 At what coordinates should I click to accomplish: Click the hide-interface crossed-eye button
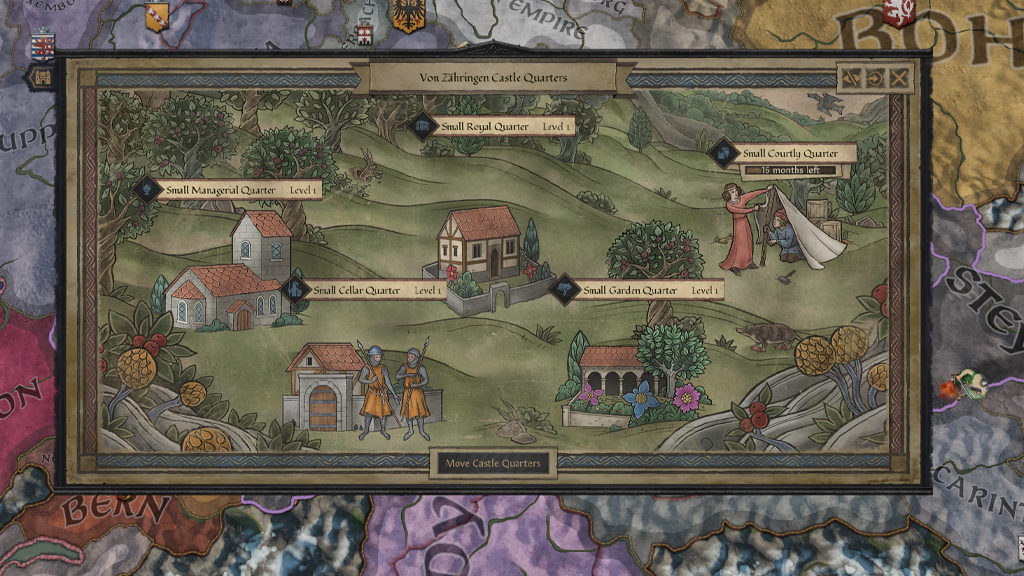(x=853, y=78)
